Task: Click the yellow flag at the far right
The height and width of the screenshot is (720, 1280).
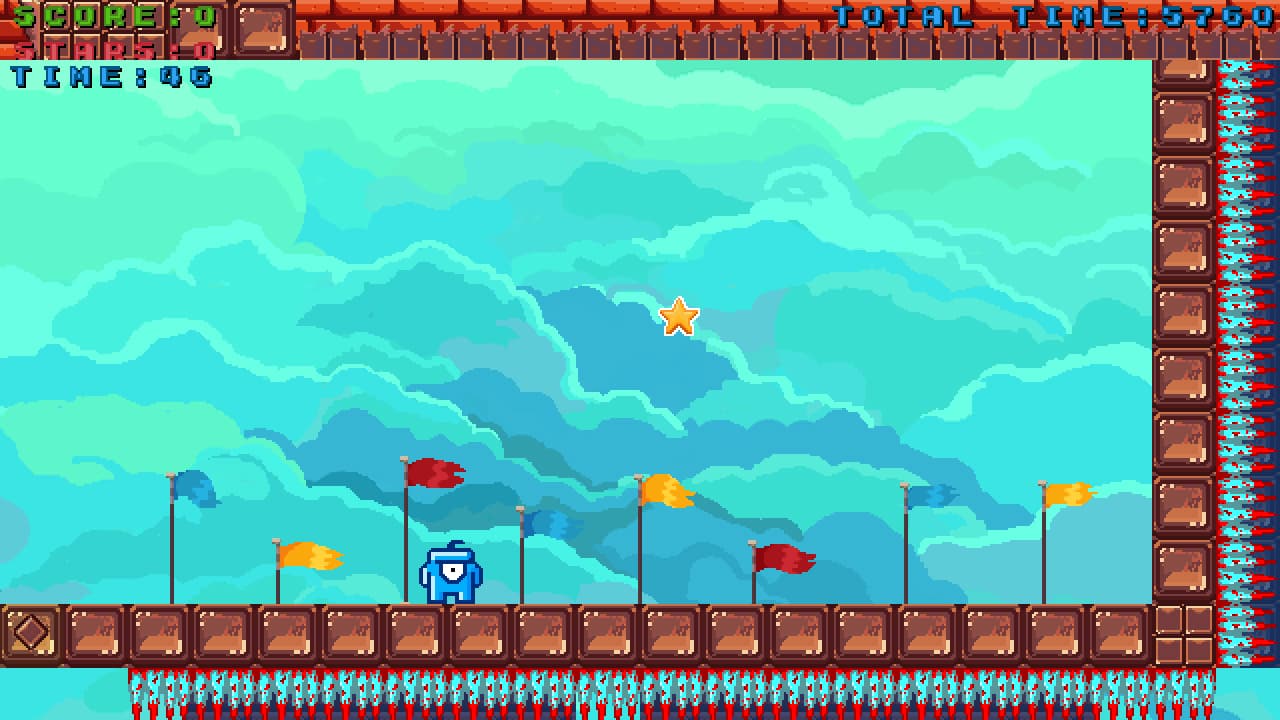Action: (x=1065, y=492)
